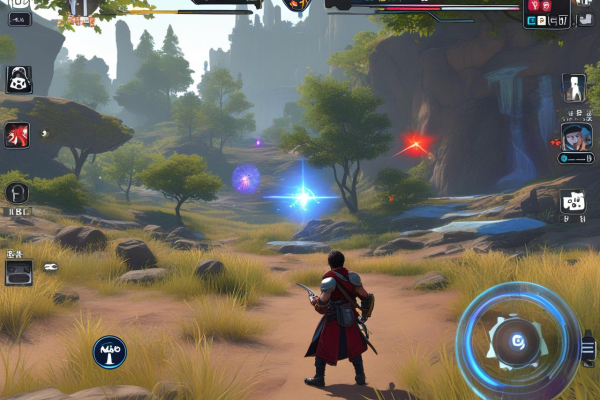This screenshot has width=600, height=400.
Task: Choose the blue-hat teammate portrait
Action: pyautogui.click(x=576, y=136)
